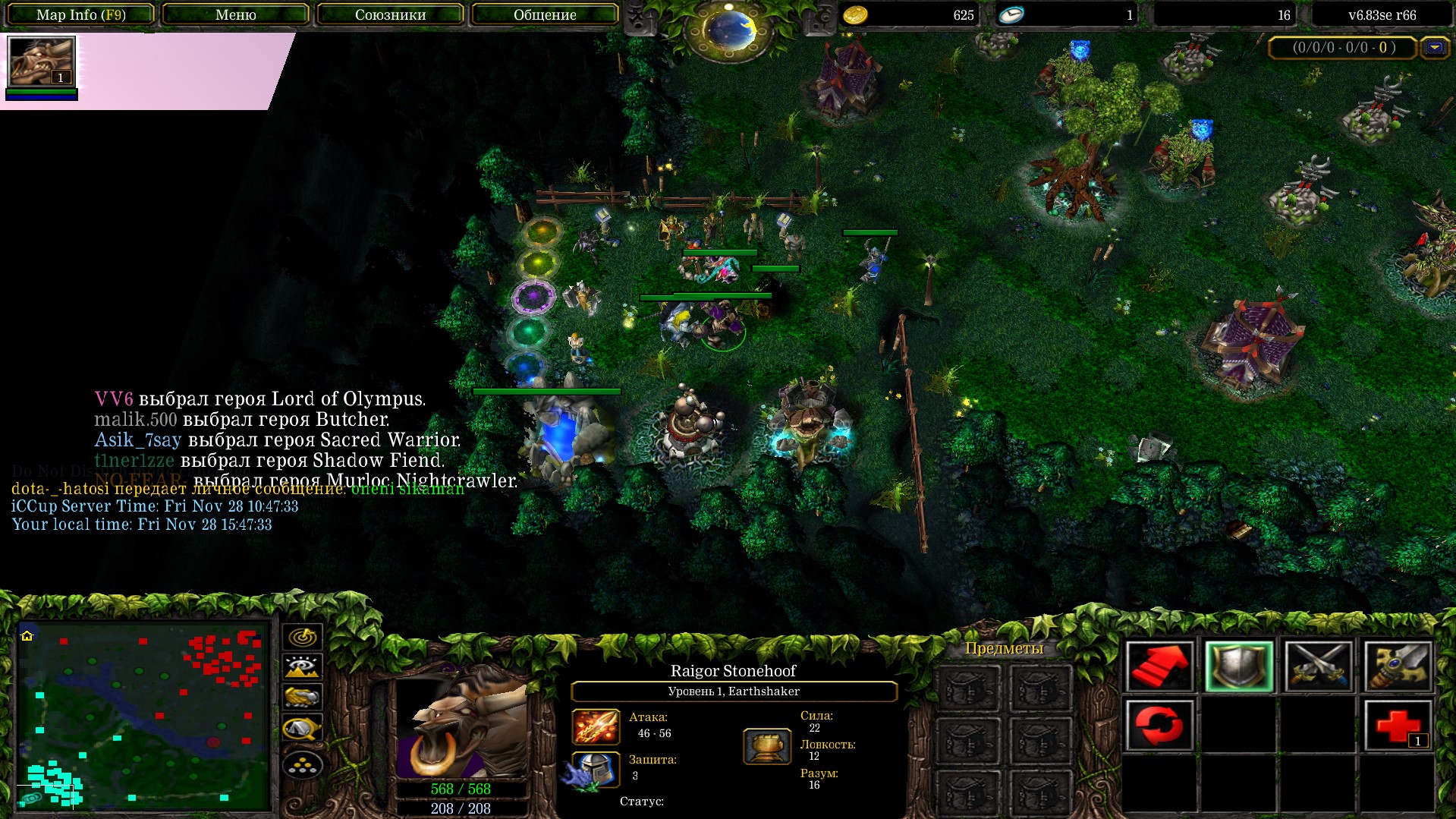Click the red circular arrows command
This screenshot has height=819, width=1456.
[x=1159, y=725]
